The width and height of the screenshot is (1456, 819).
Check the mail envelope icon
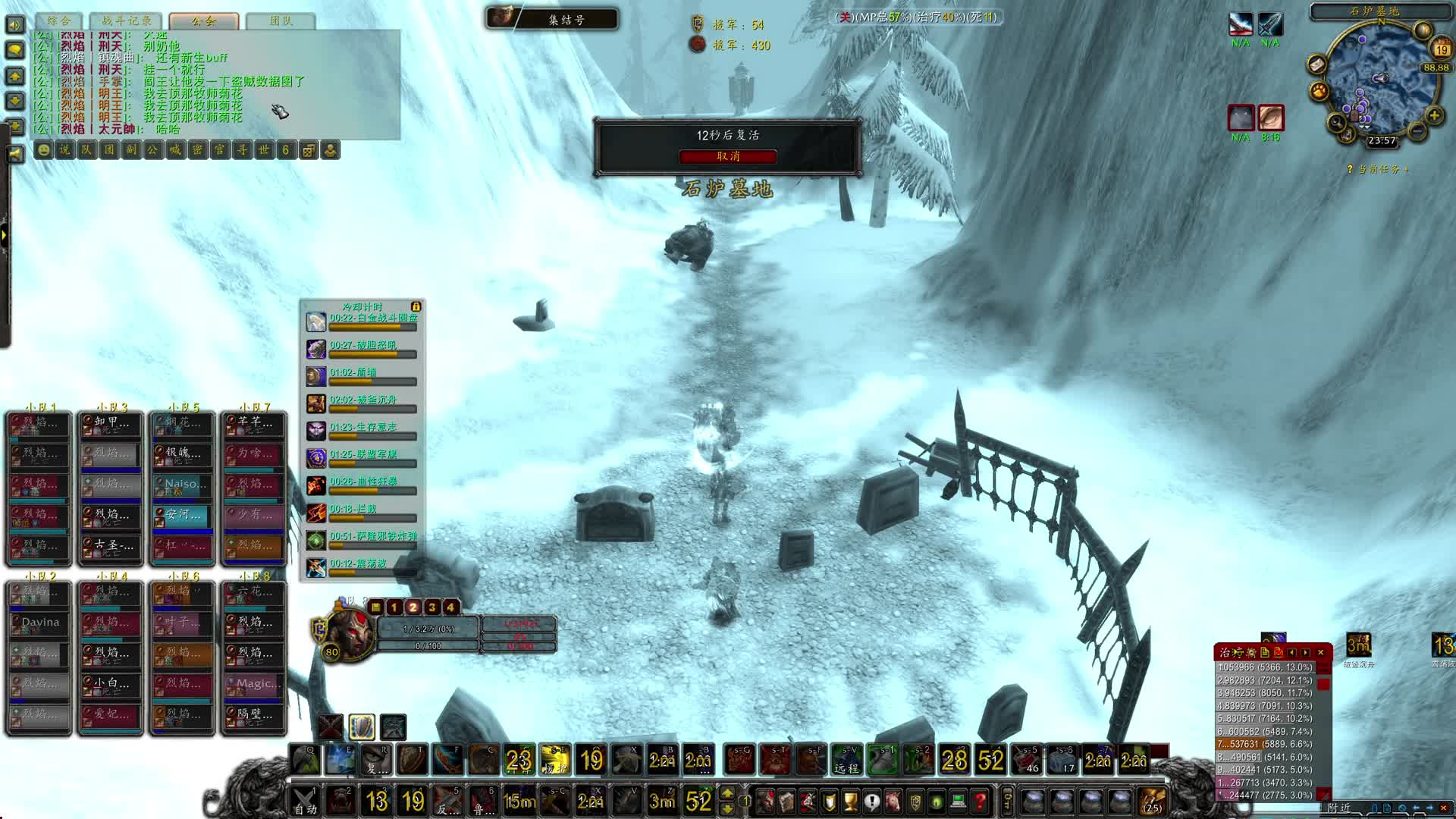tap(1316, 64)
